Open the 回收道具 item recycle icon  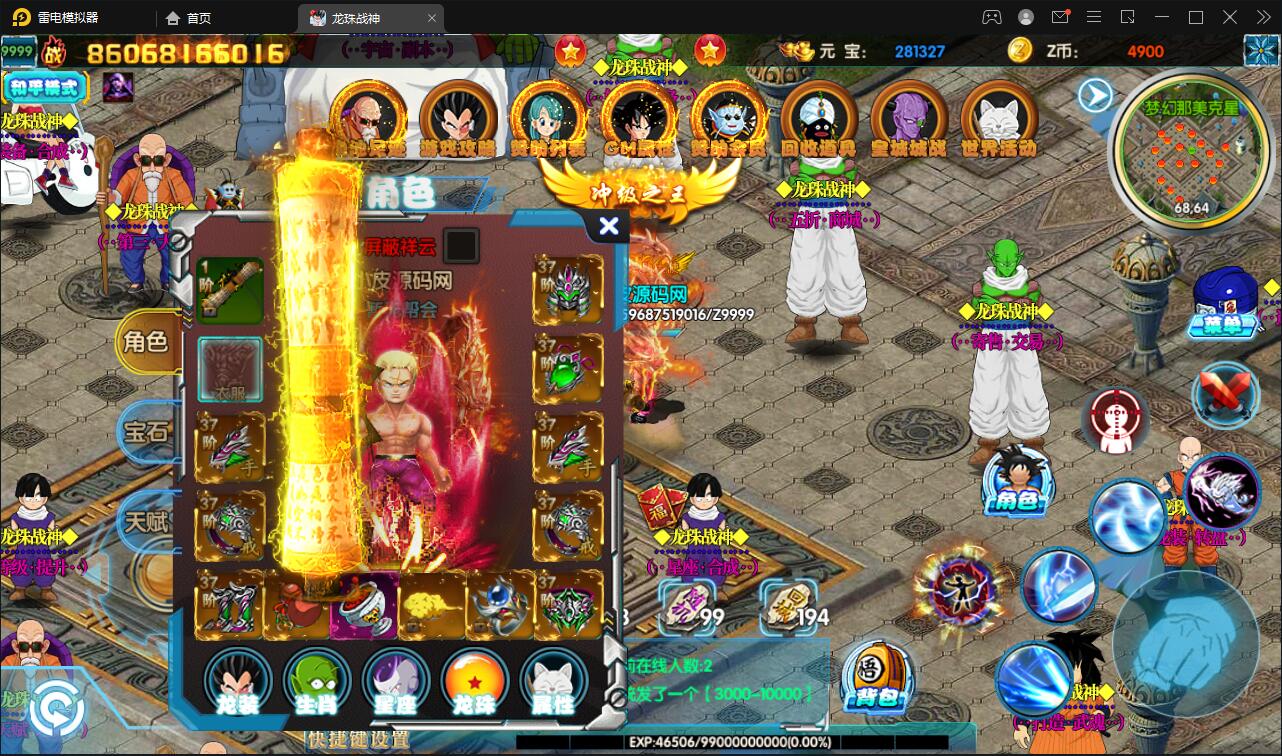(818, 118)
